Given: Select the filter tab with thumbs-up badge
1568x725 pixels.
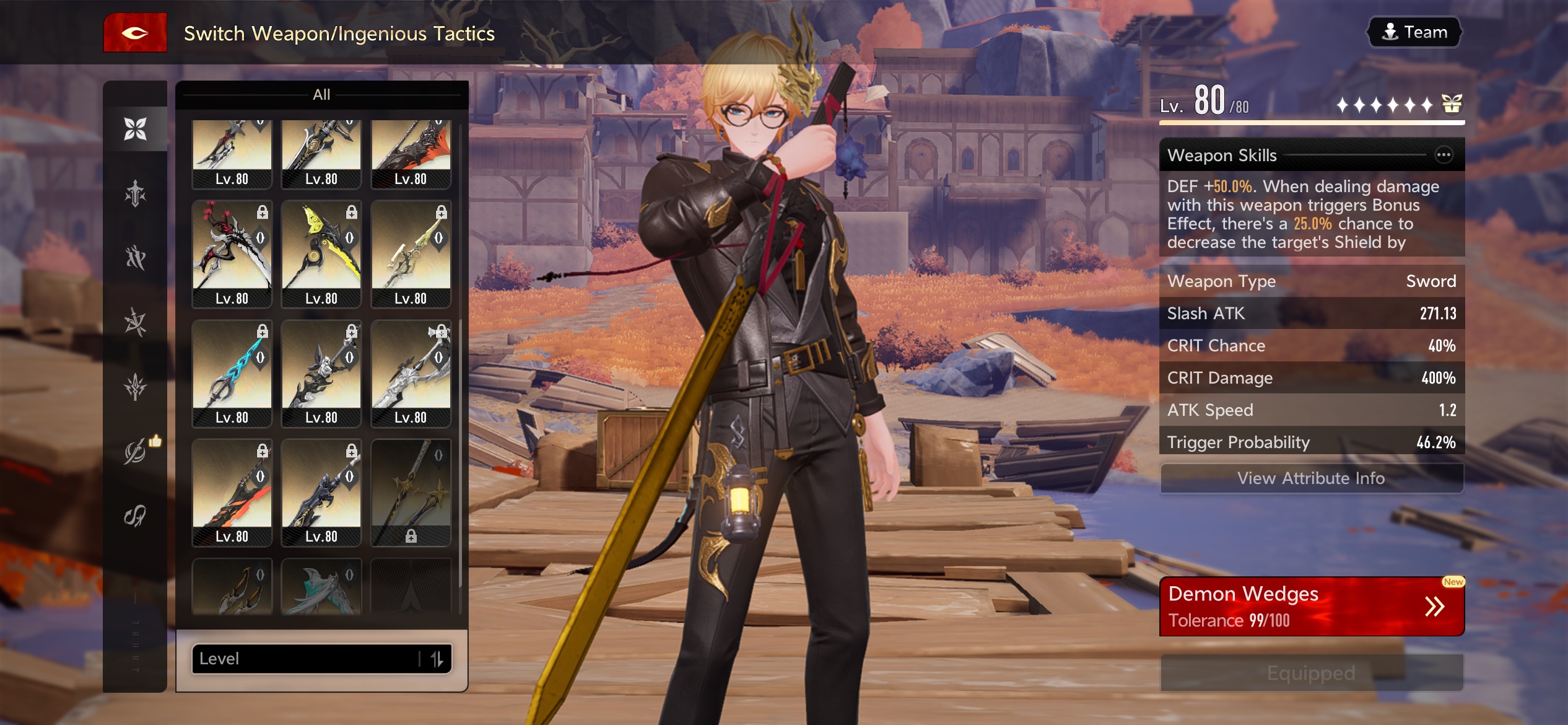Looking at the screenshot, I should coord(135,452).
